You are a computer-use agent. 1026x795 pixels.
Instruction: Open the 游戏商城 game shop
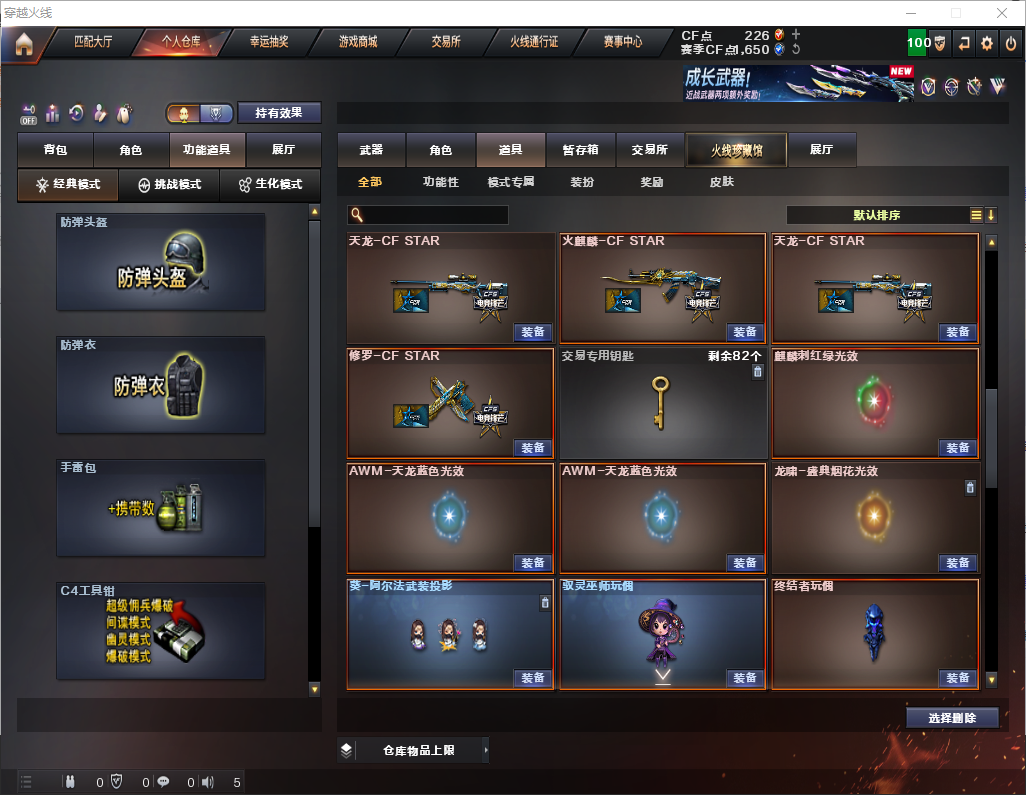pyautogui.click(x=358, y=42)
